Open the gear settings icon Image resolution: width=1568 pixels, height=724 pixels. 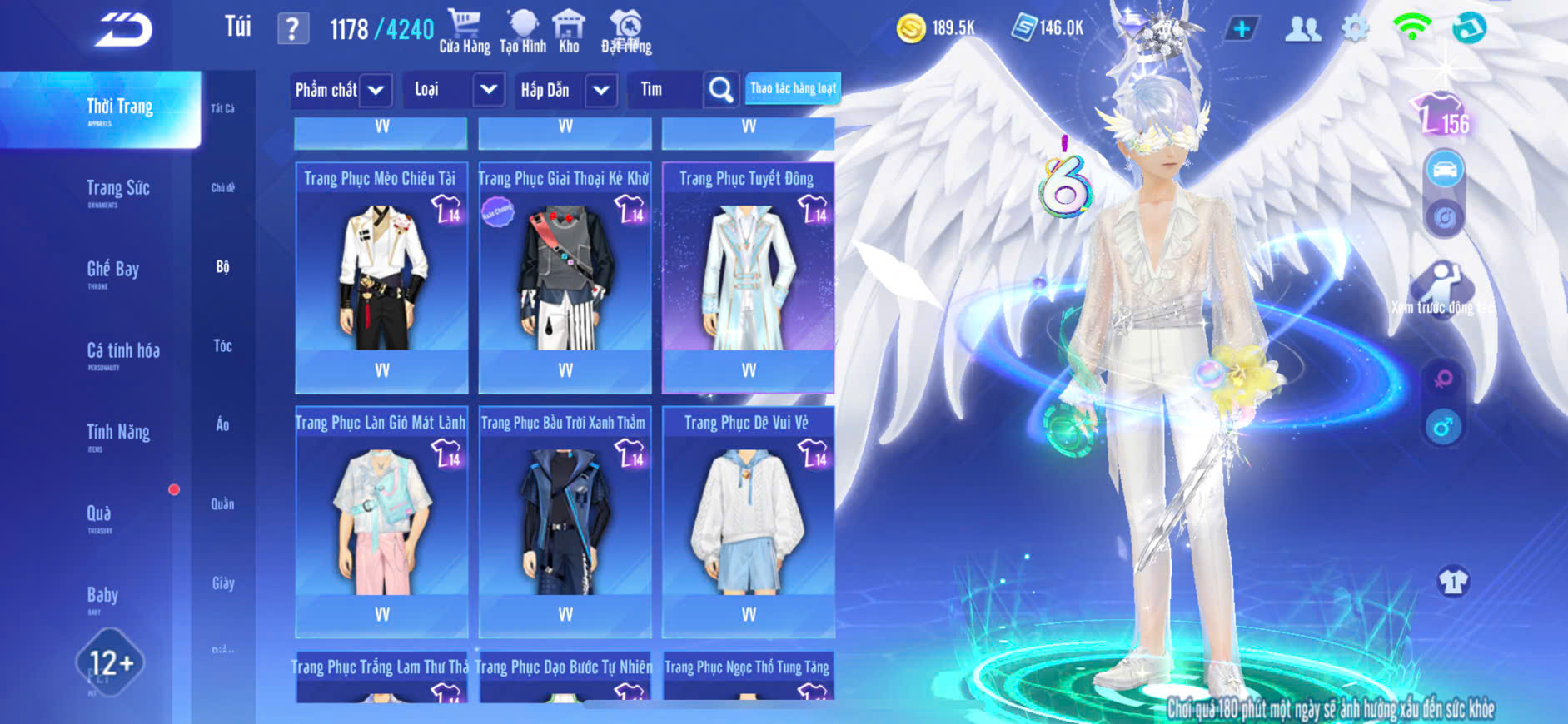click(1355, 29)
